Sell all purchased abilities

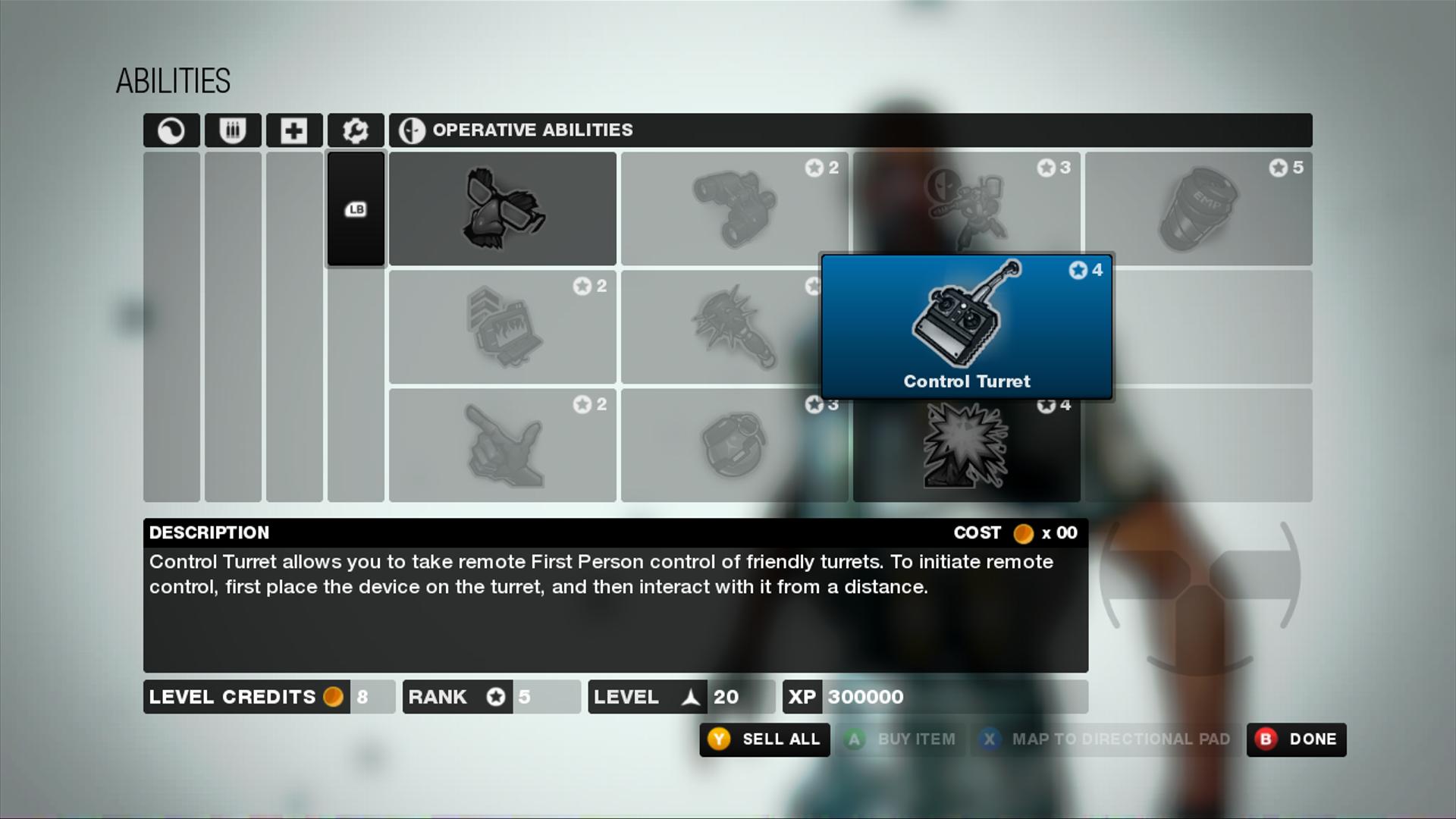tap(764, 739)
